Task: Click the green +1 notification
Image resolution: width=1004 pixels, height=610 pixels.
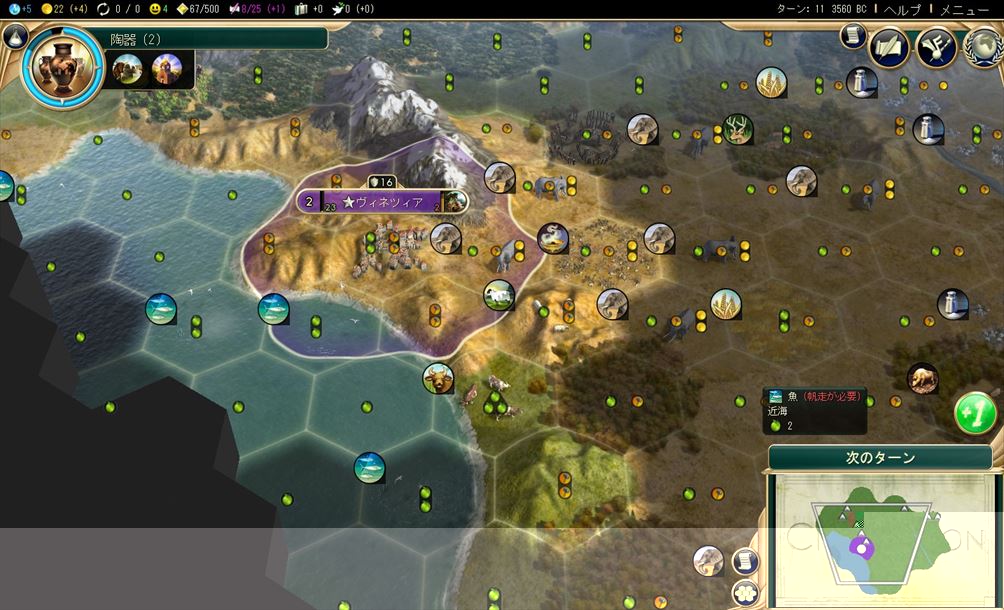Action: 975,413
